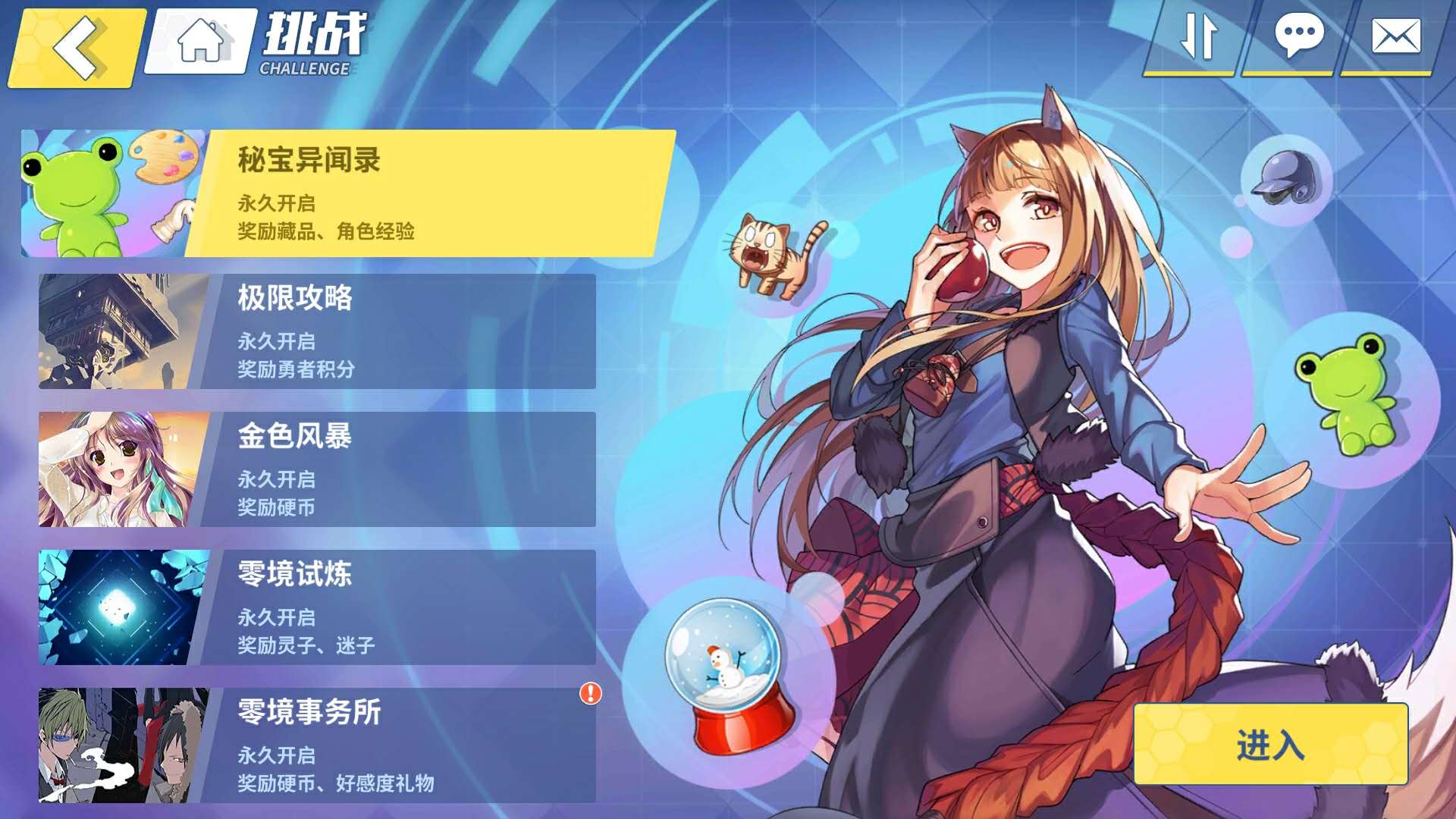
Task: Click the sort arrows icon near top right
Action: click(x=1200, y=35)
